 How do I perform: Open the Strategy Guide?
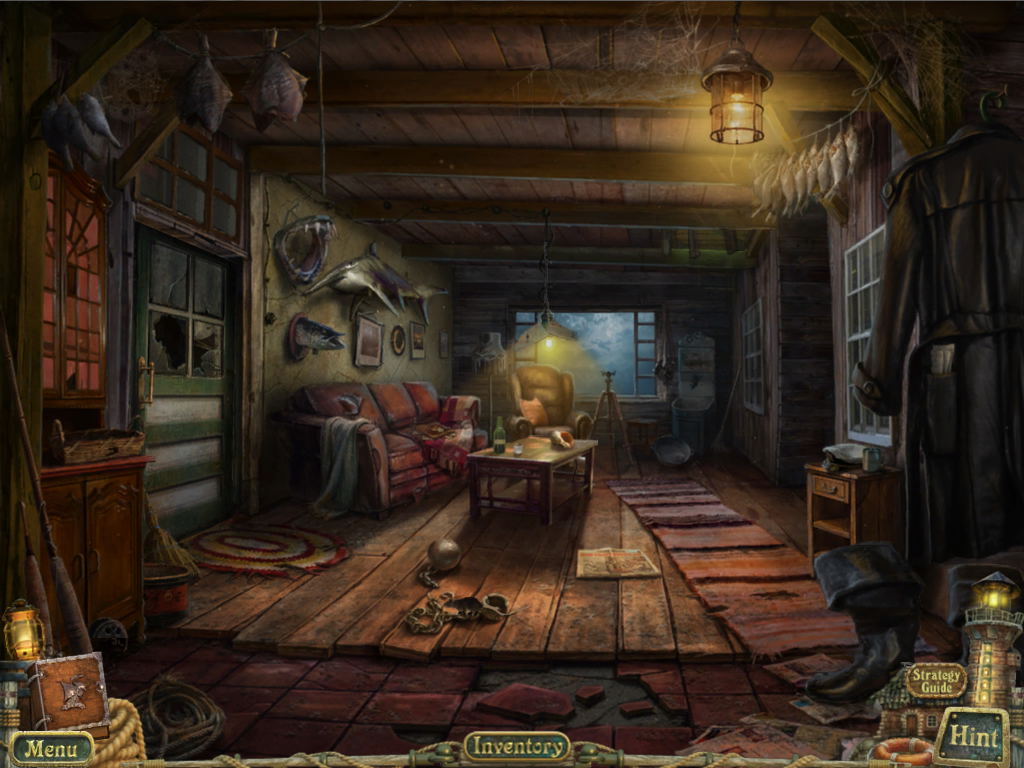936,681
